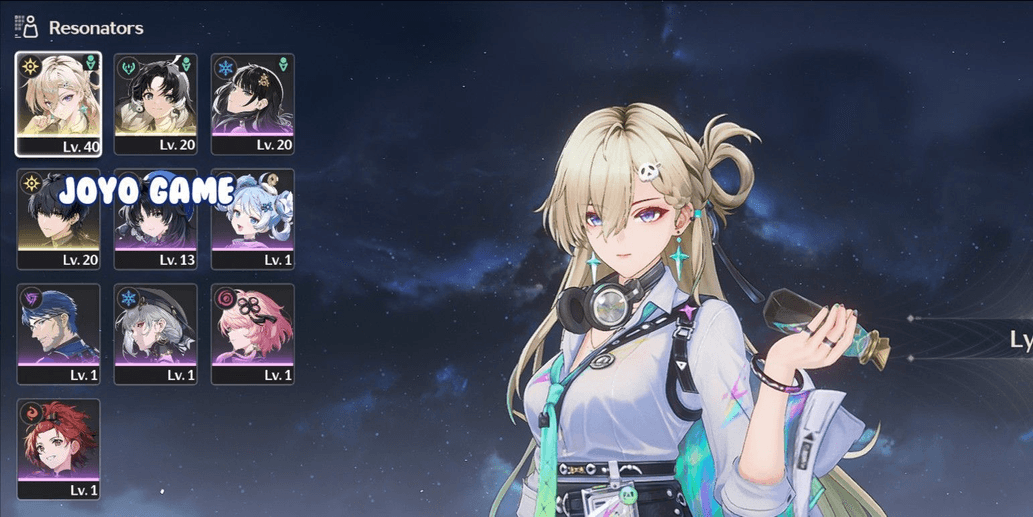Select the blue-haired man with glasses

58,334
